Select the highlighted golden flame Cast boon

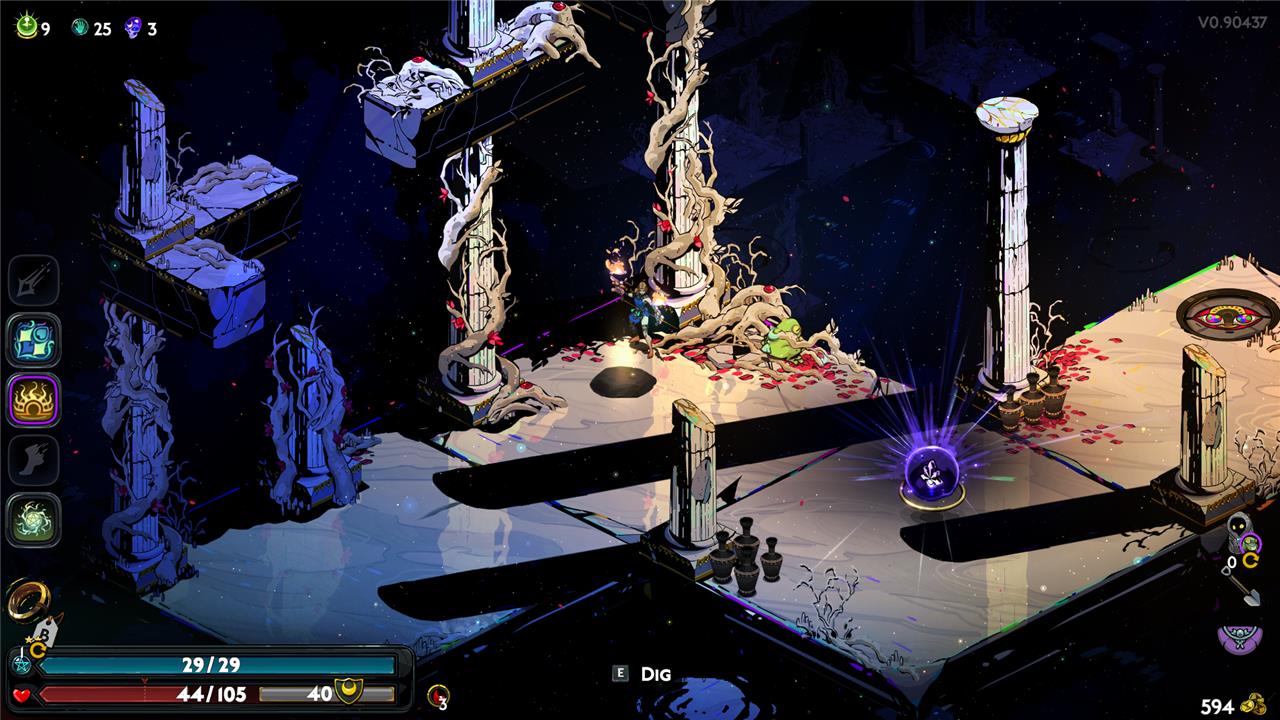(34, 400)
